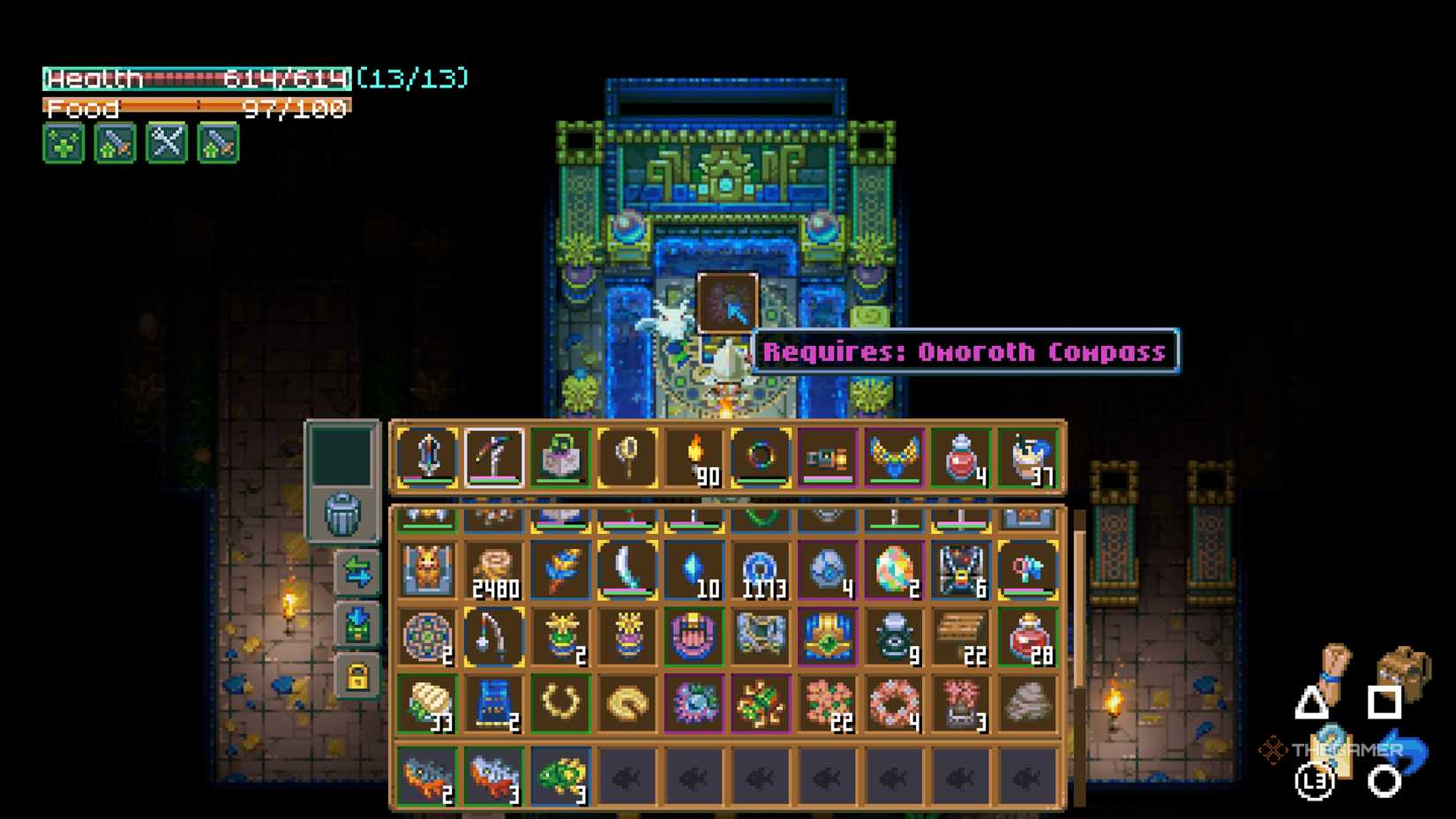
Task: Click the rainbow speckled egg item
Action: [894, 569]
